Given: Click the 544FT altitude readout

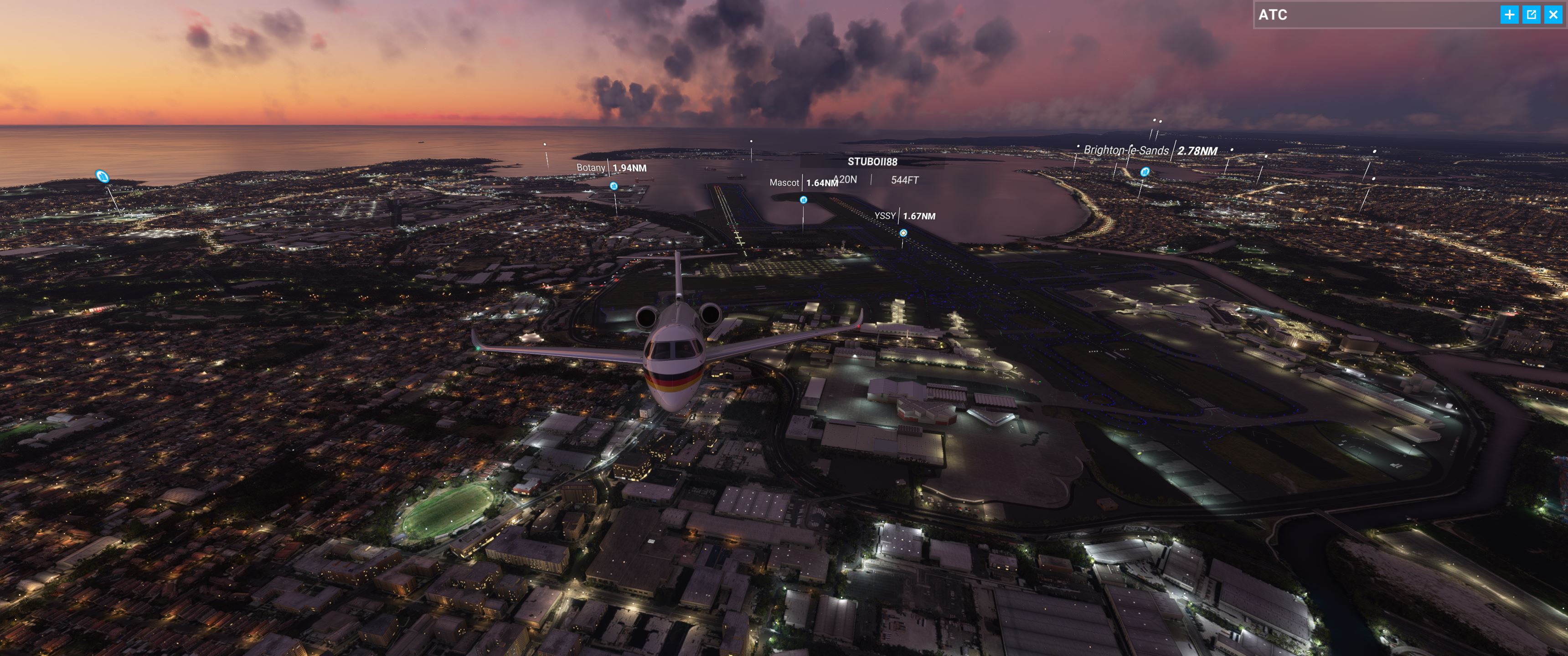Looking at the screenshot, I should click(906, 179).
